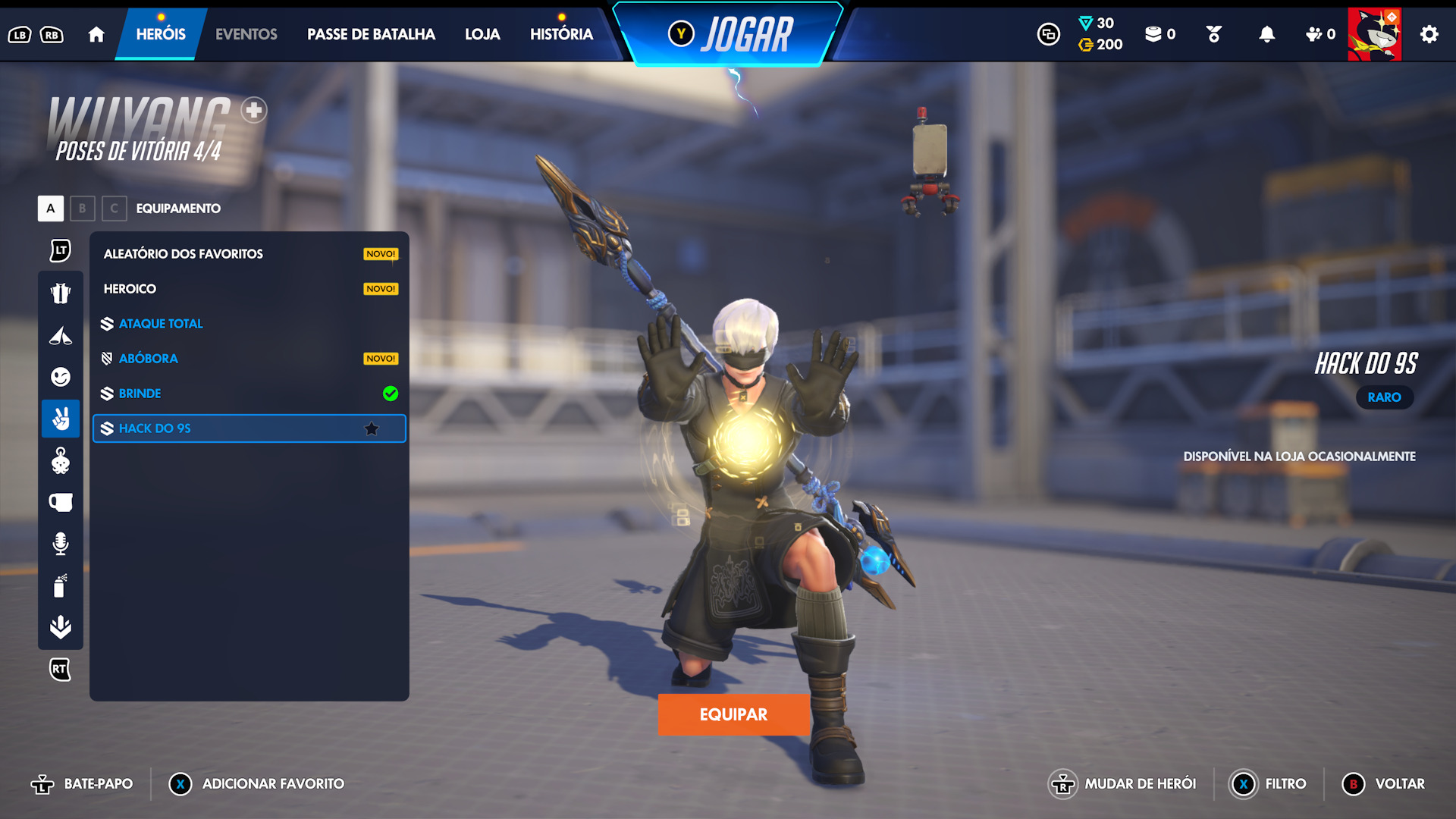The width and height of the screenshot is (1456, 819).
Task: Select the Brinde victory pose
Action: tap(249, 394)
